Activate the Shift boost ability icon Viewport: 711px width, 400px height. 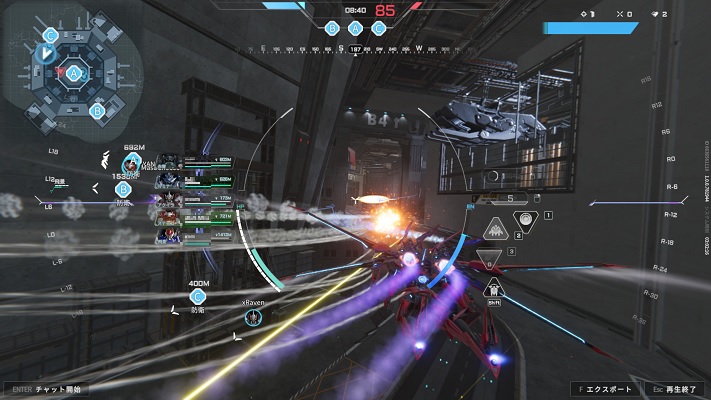492,288
